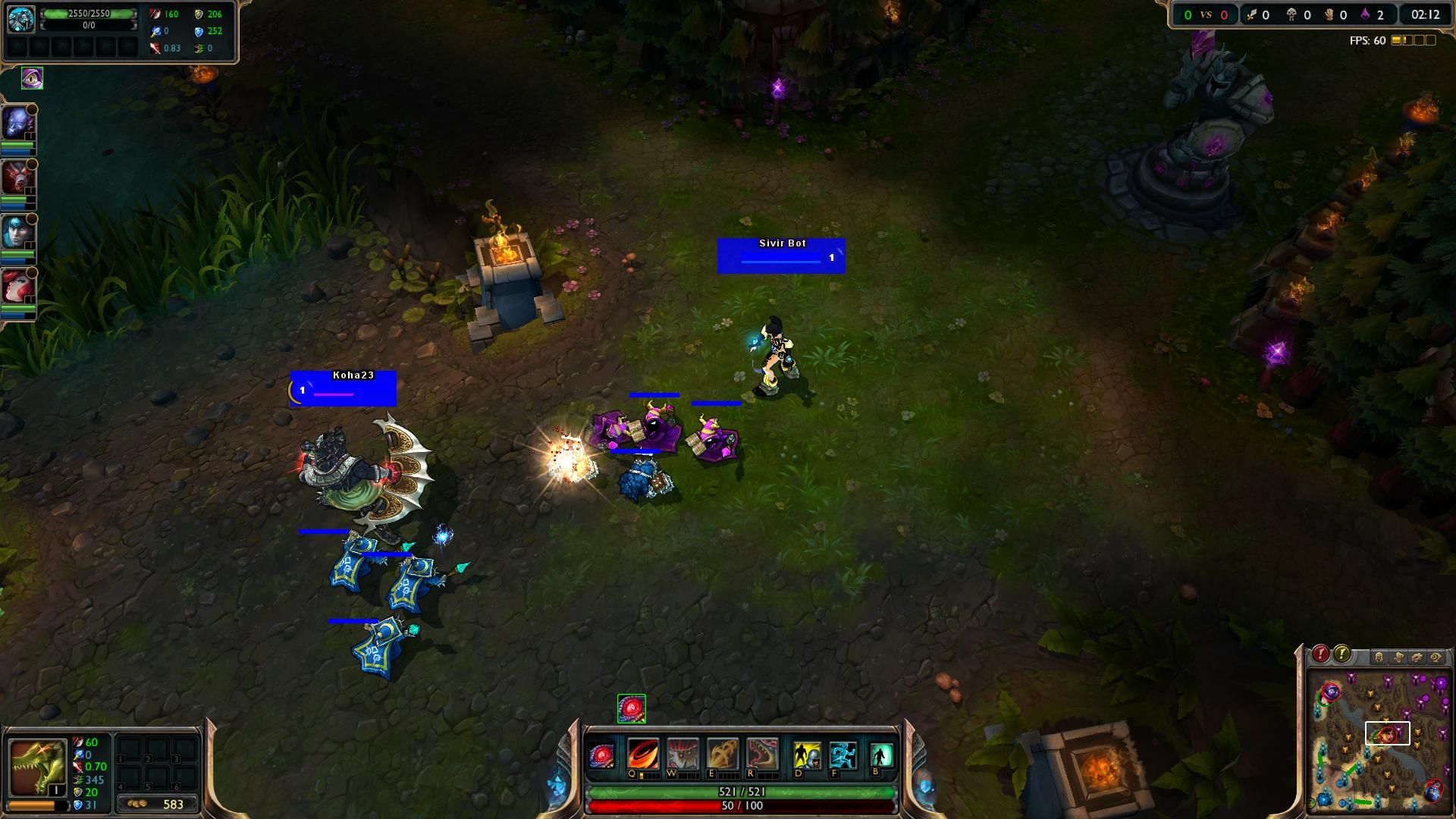
Task: Click the gear-shaped button above the minimap
Action: [1416, 657]
